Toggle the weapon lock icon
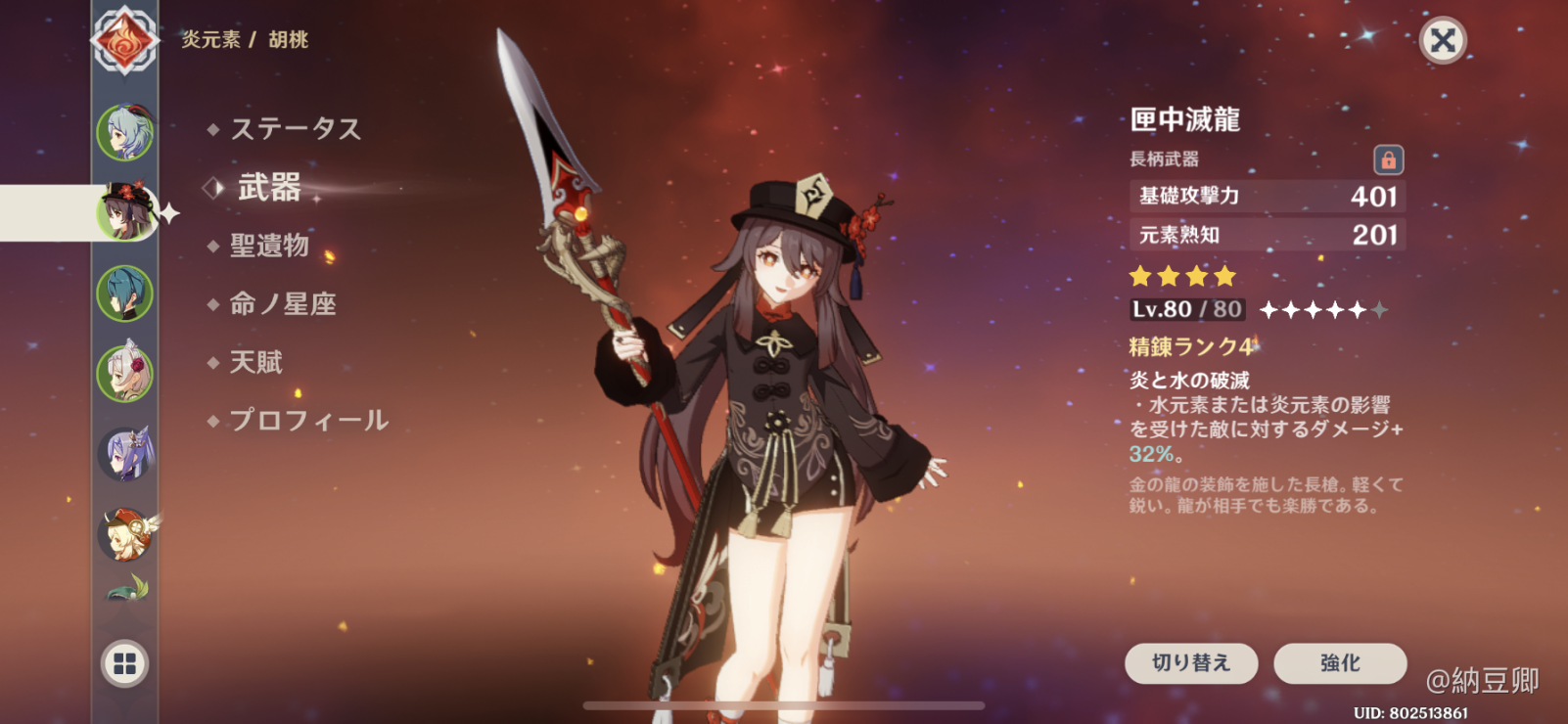Image resolution: width=1568 pixels, height=724 pixels. pos(1388,159)
